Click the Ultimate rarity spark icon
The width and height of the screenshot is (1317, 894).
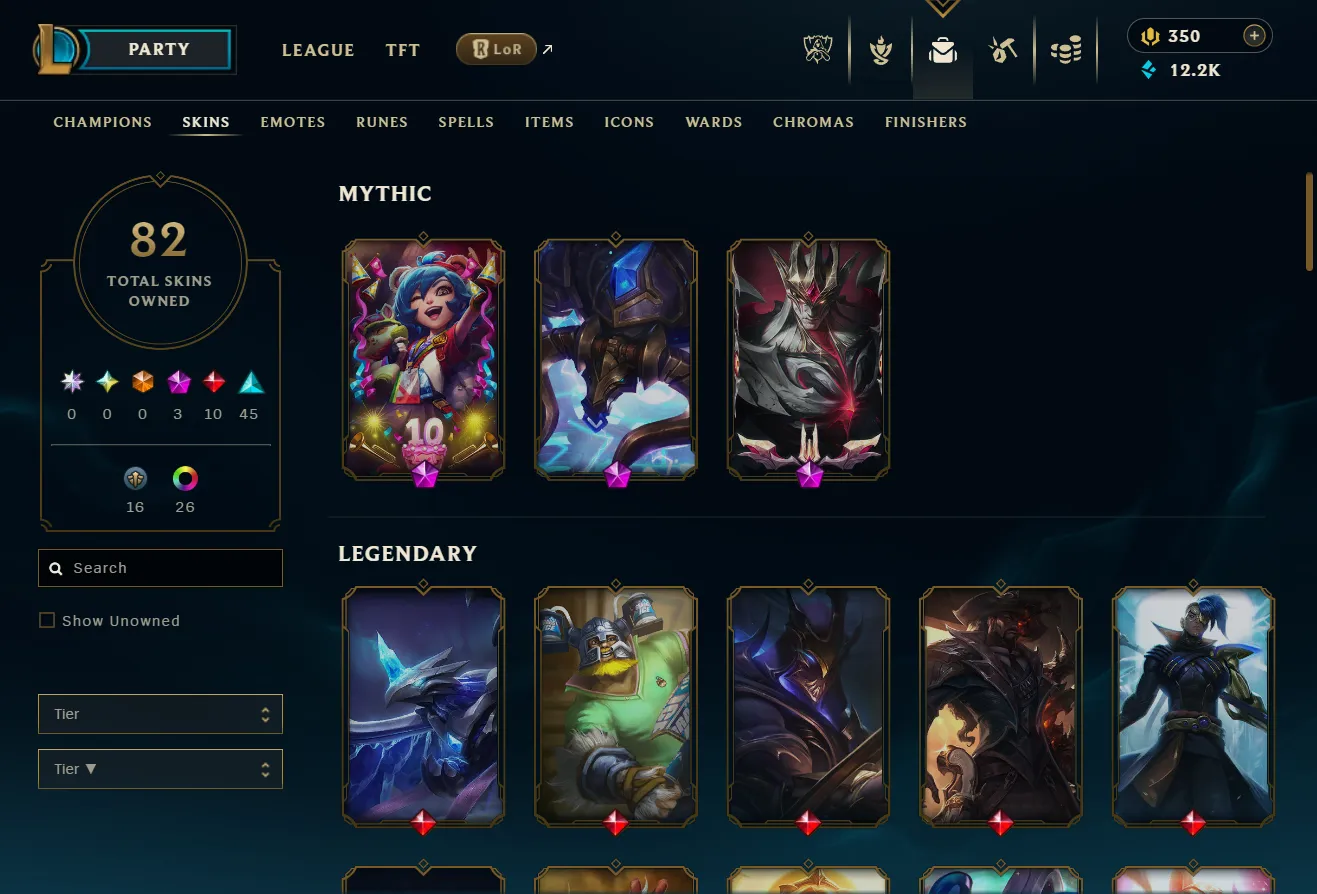click(71, 381)
